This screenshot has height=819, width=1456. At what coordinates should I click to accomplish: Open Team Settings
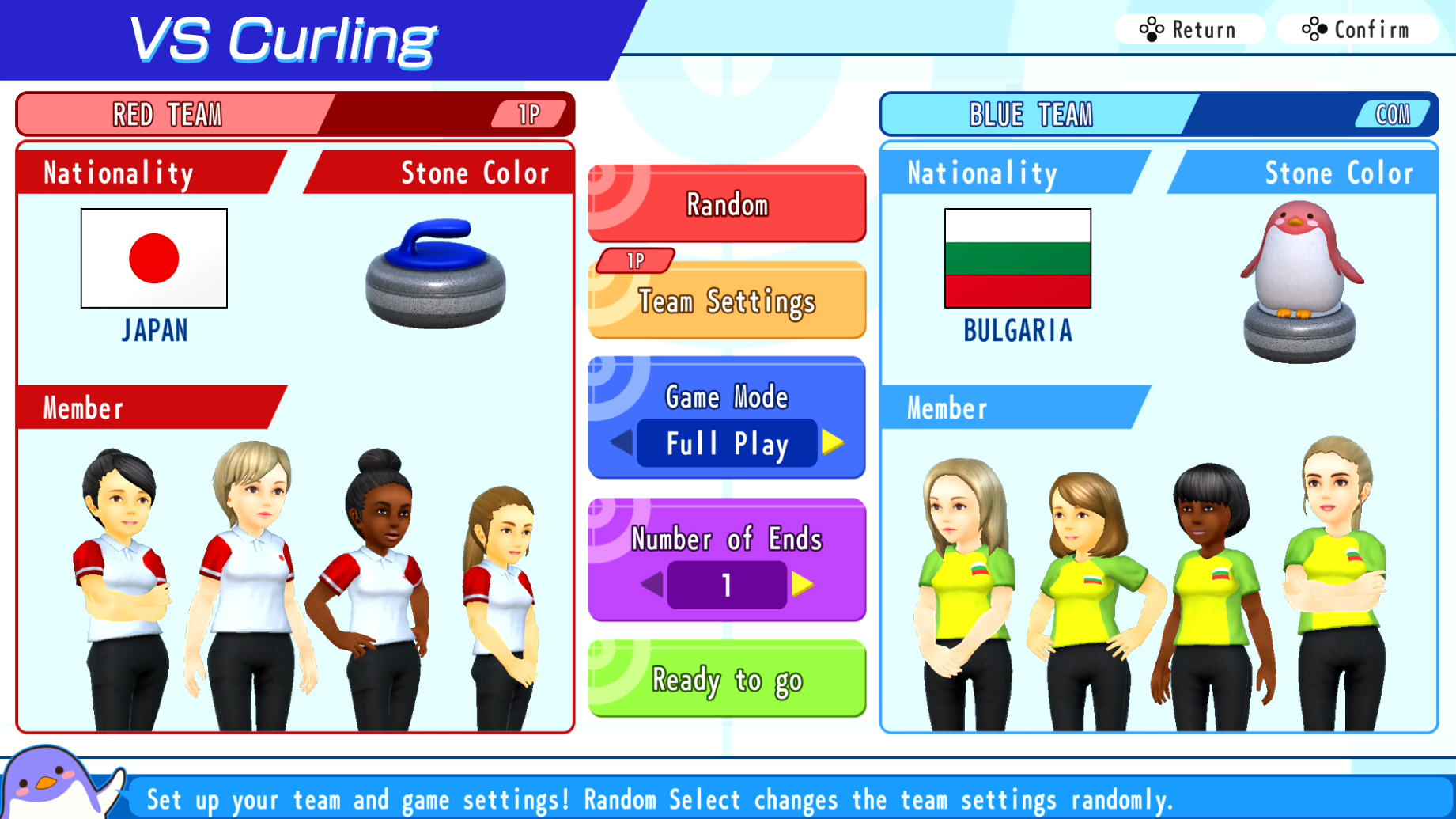[726, 301]
